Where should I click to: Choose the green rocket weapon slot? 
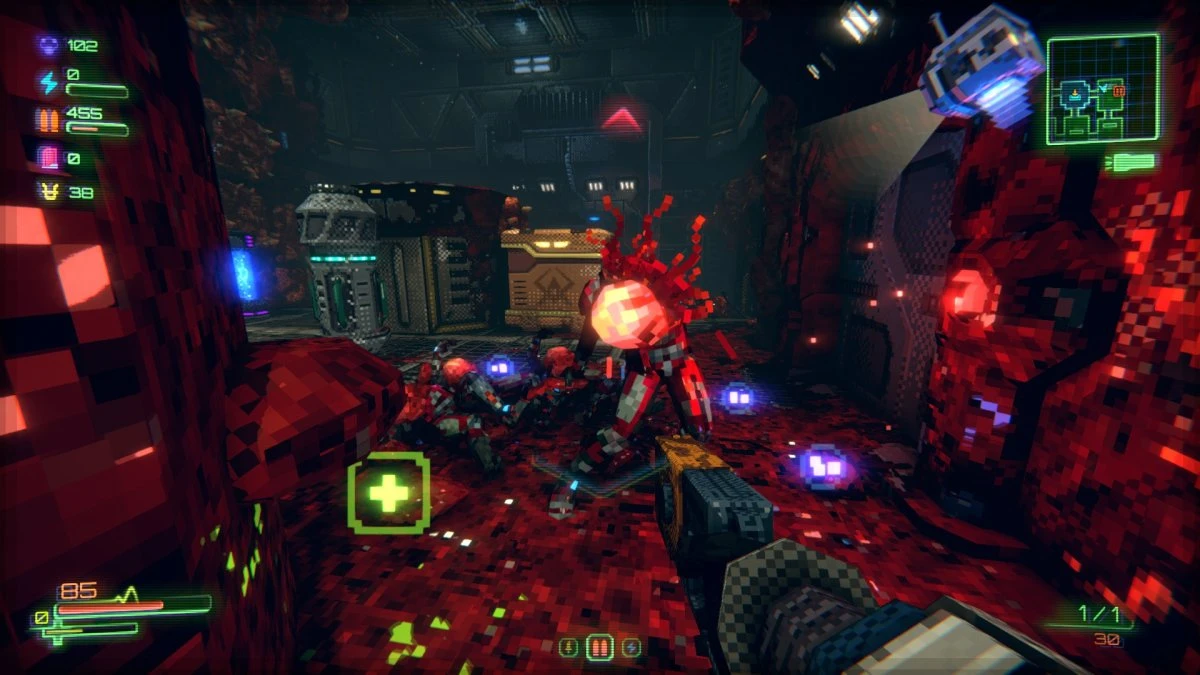tap(569, 647)
